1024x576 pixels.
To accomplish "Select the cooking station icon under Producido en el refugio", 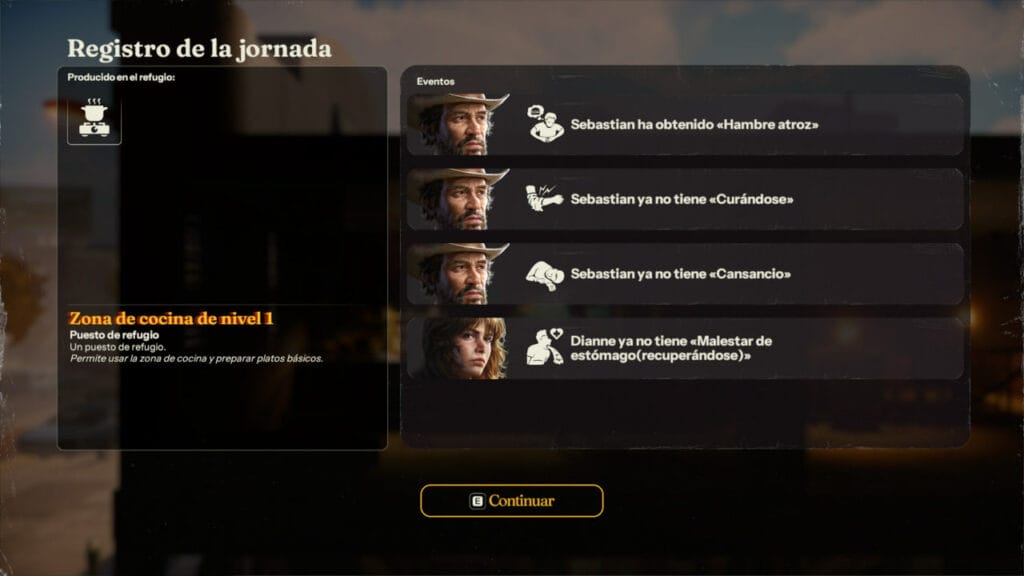I will [x=94, y=119].
